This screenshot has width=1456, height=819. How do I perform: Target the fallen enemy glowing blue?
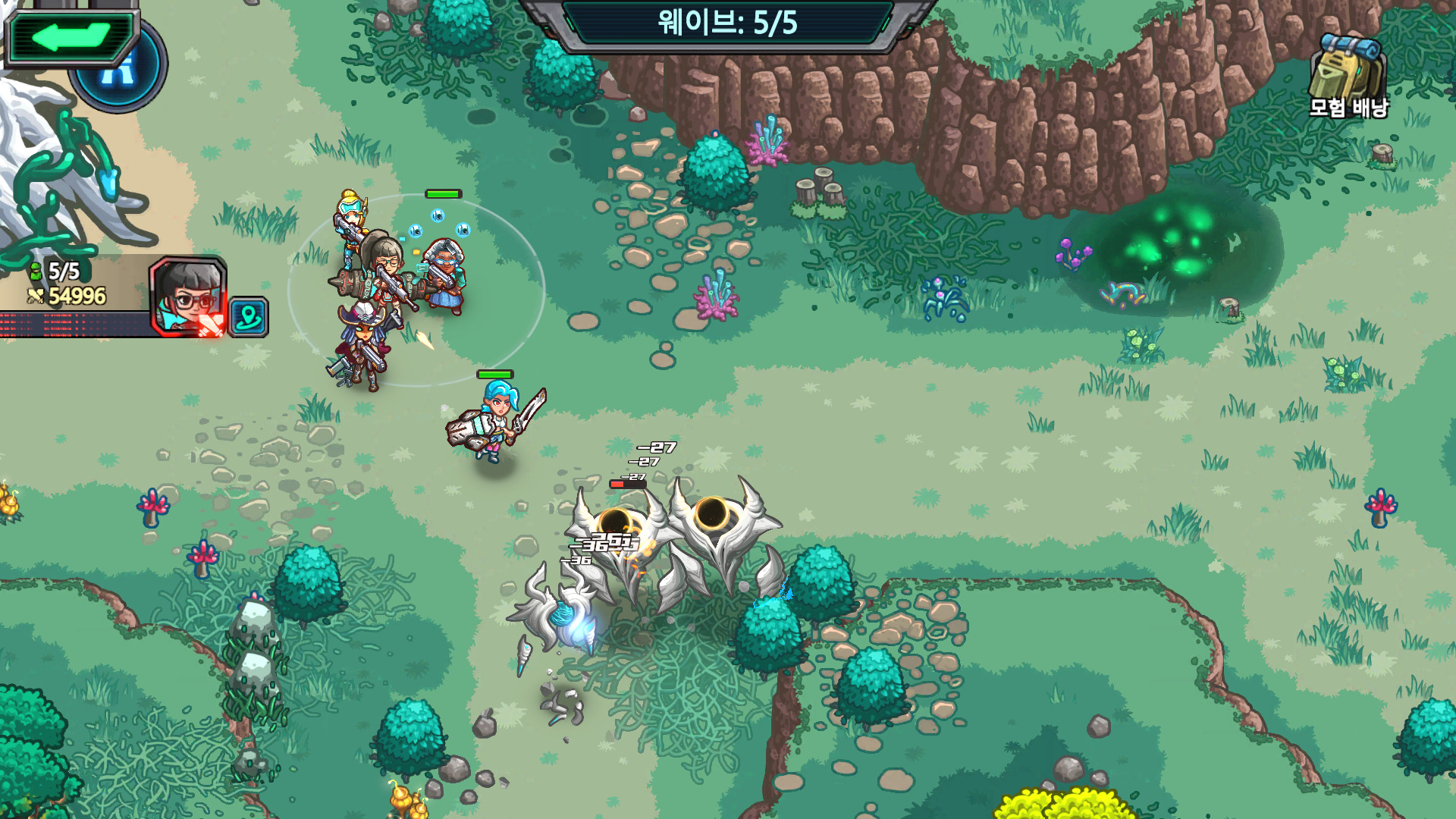(569, 622)
